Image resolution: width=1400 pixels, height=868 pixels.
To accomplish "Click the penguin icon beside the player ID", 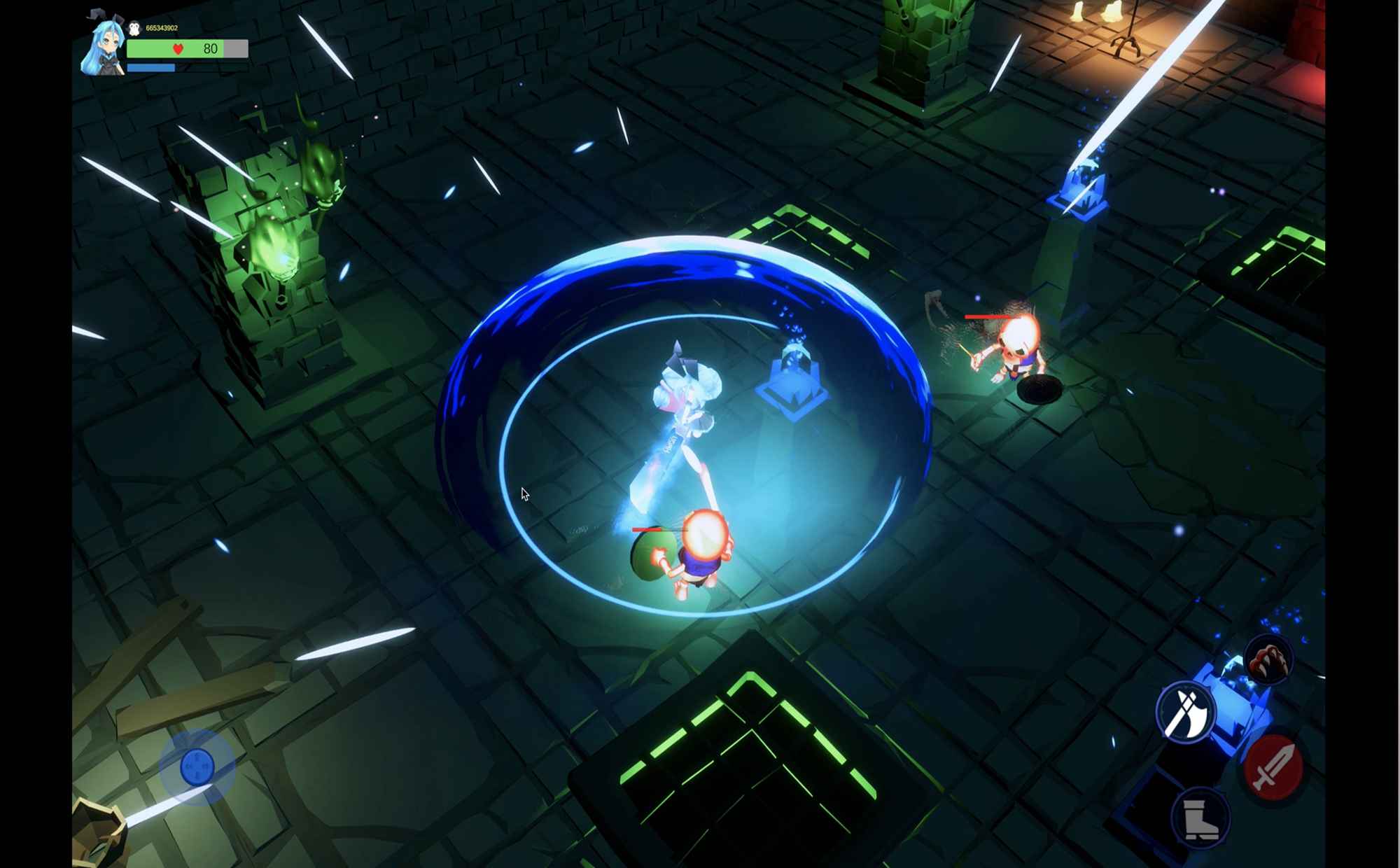I will pyautogui.click(x=134, y=28).
